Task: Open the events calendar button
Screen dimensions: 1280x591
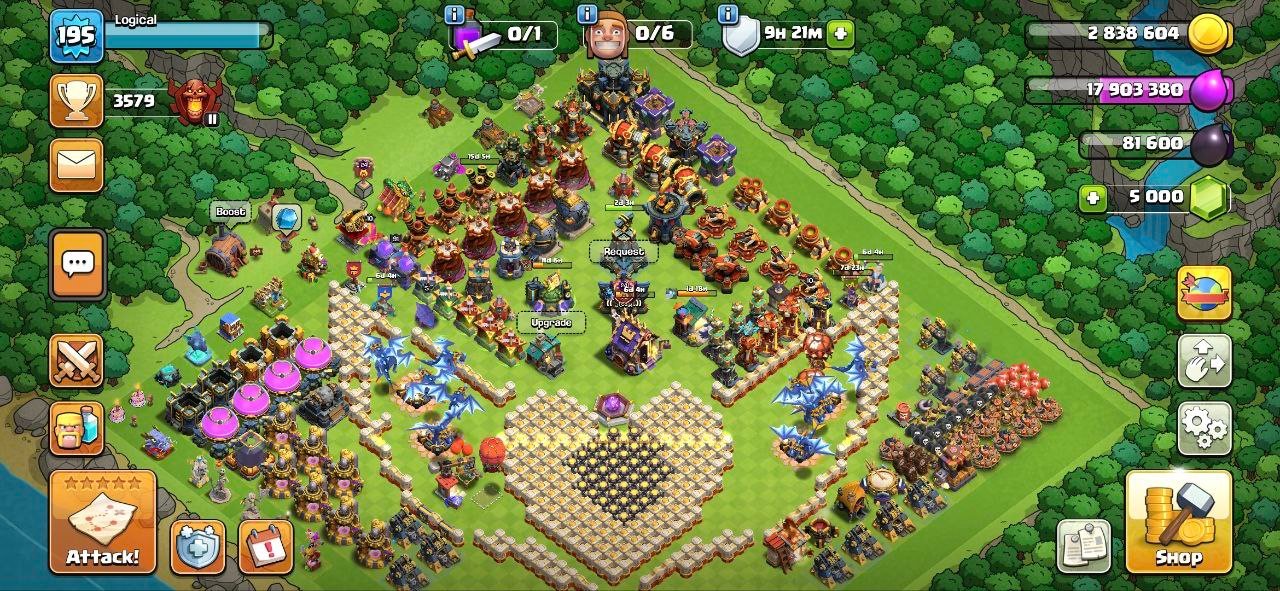Action: click(x=265, y=547)
